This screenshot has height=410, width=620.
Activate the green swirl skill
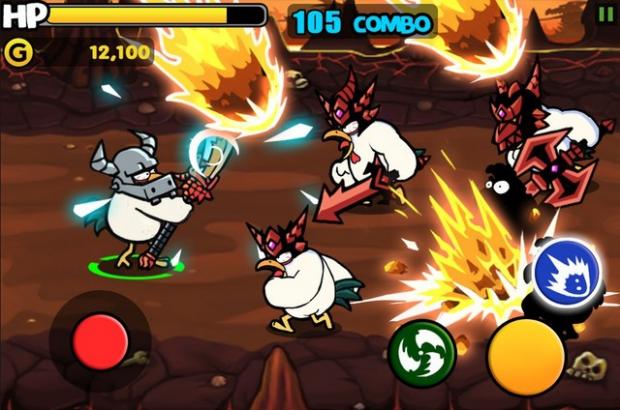pos(419,352)
